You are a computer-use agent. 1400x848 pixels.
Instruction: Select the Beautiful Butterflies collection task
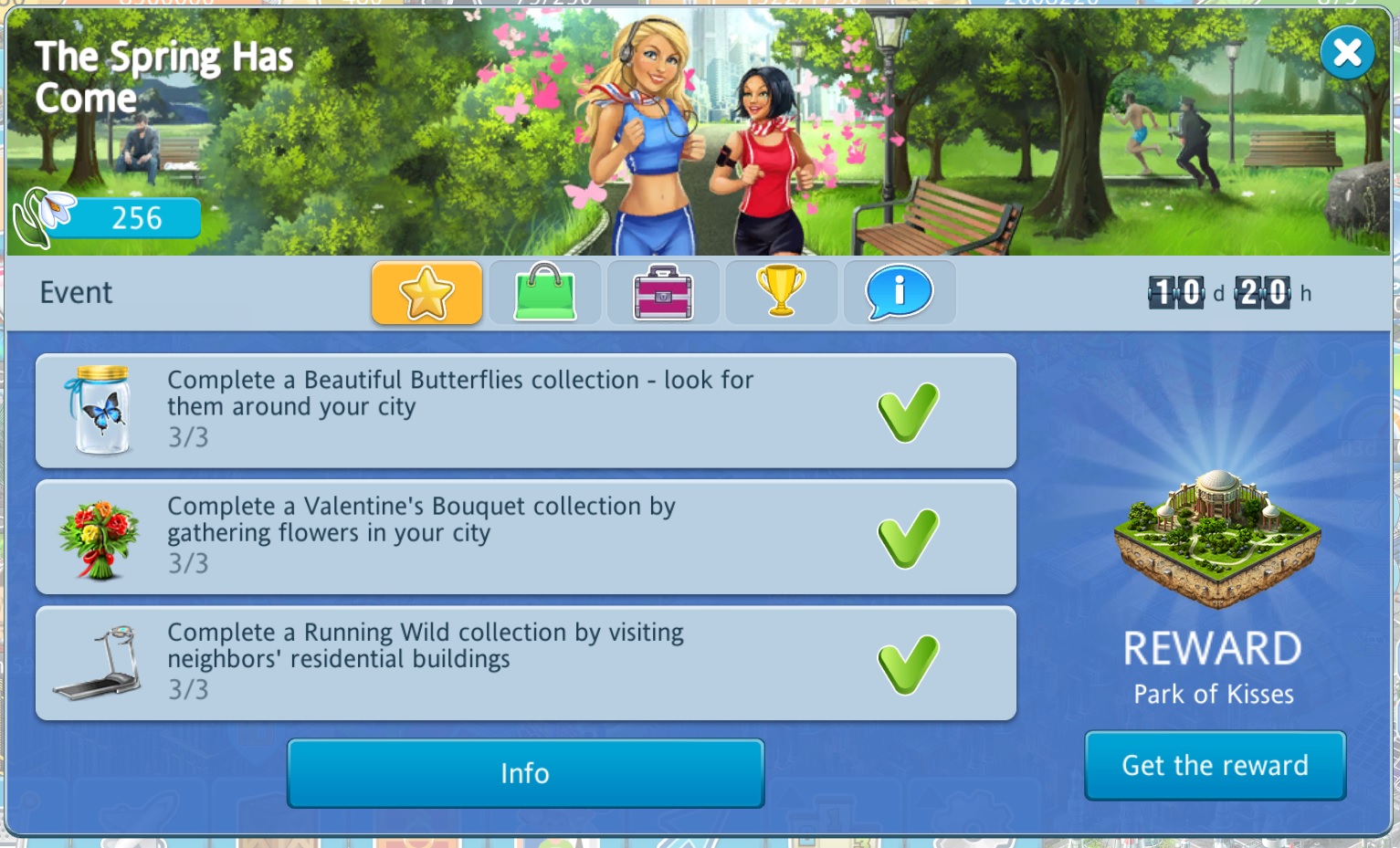[525, 411]
